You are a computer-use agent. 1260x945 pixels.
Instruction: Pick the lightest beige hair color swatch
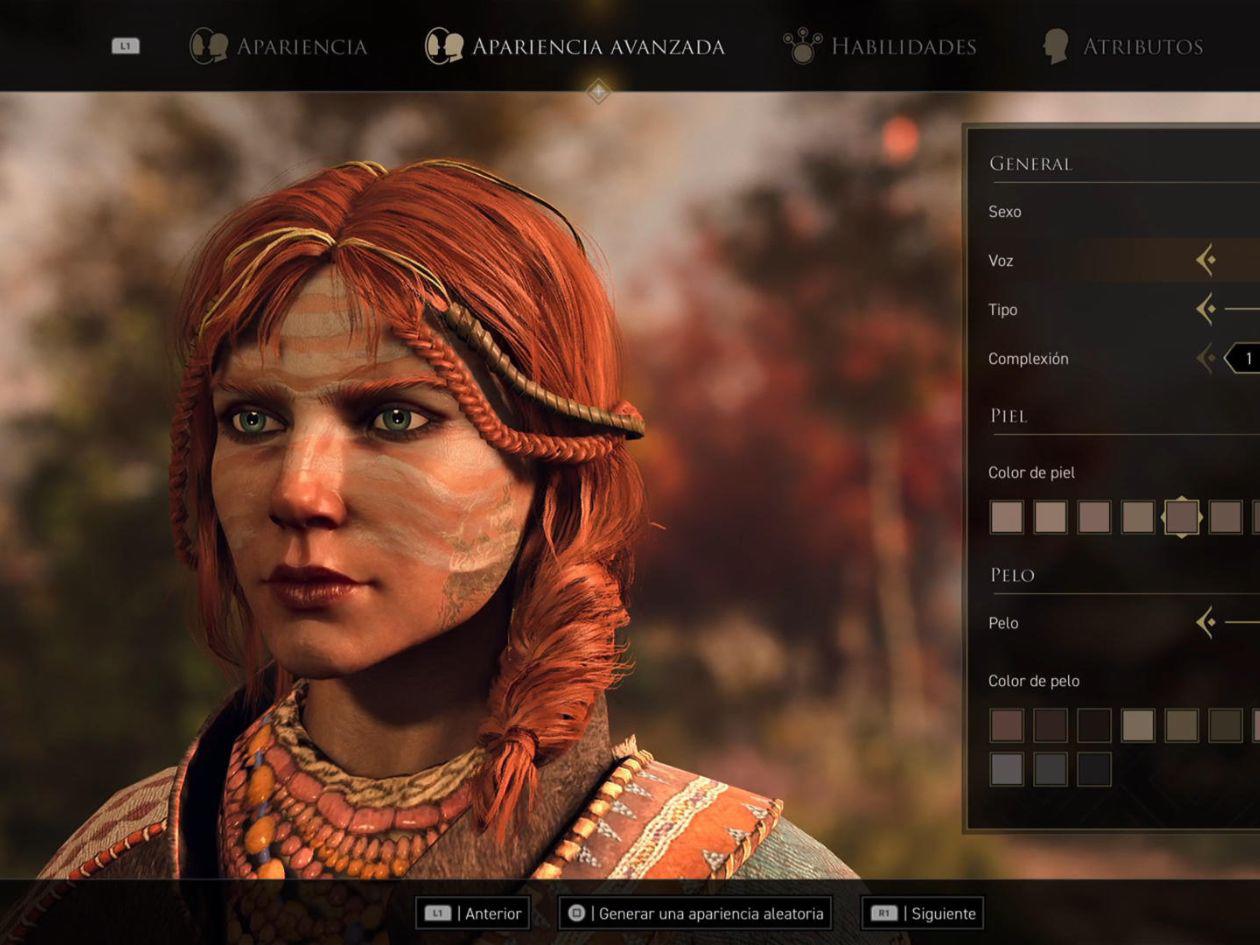pyautogui.click(x=1138, y=725)
